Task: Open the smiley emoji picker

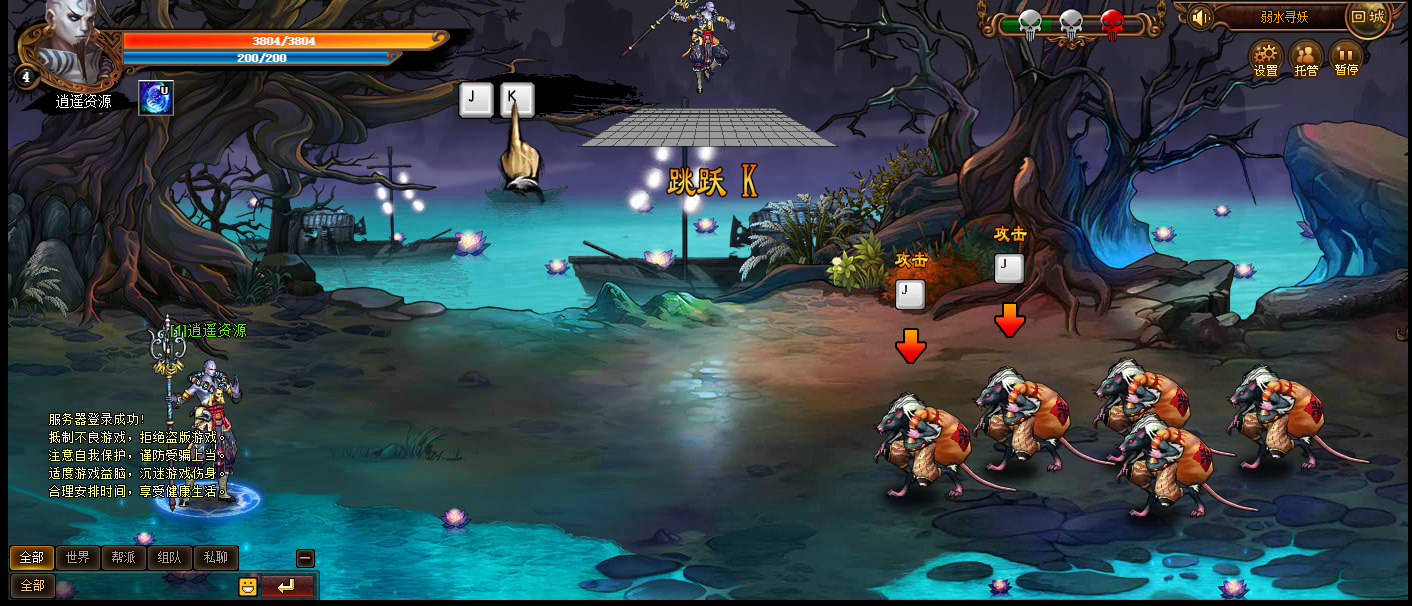Action: (x=248, y=587)
